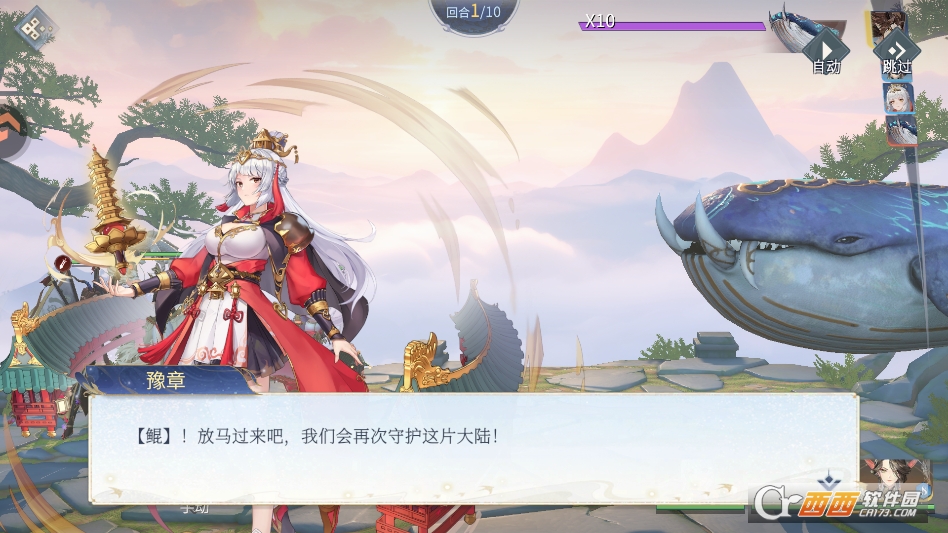Viewport: 948px width, 533px height.
Task: Select the blue whale turn-order portrait
Action: 899,131
